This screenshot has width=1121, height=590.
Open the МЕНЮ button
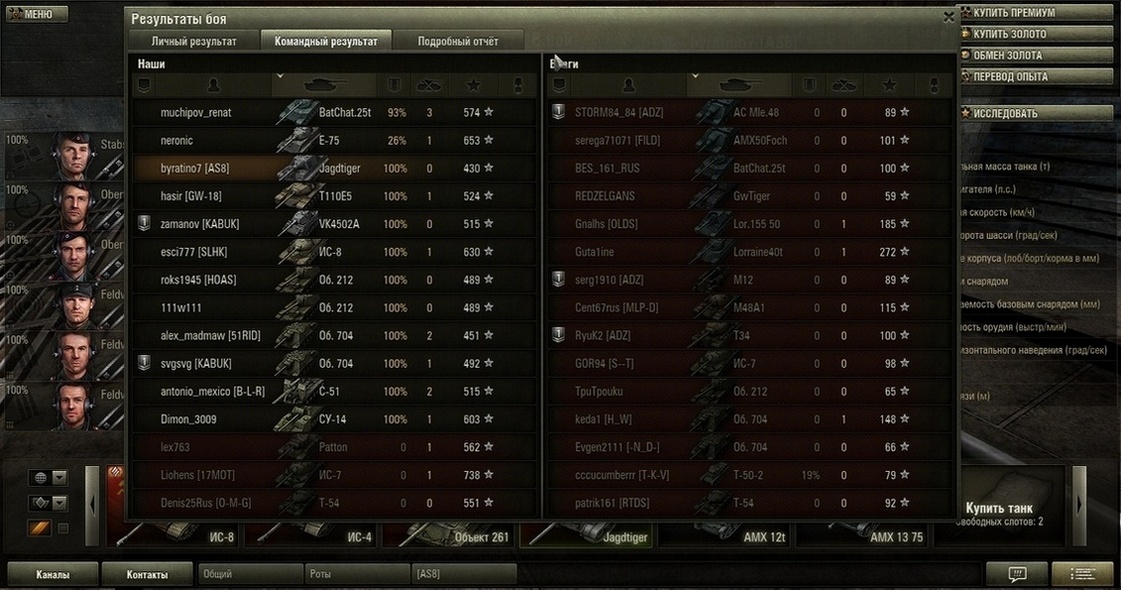(36, 15)
